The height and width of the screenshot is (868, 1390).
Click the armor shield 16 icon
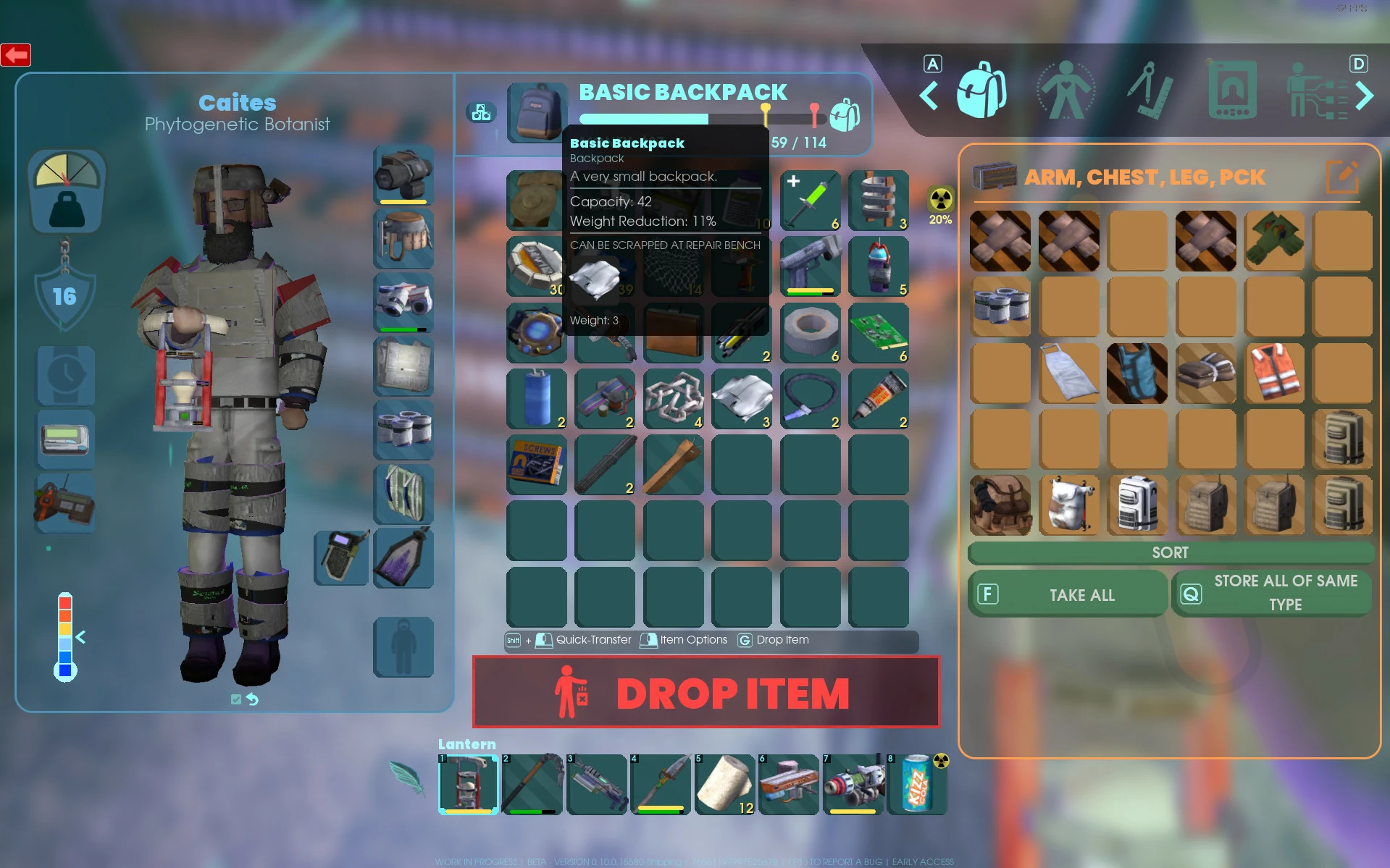point(64,295)
